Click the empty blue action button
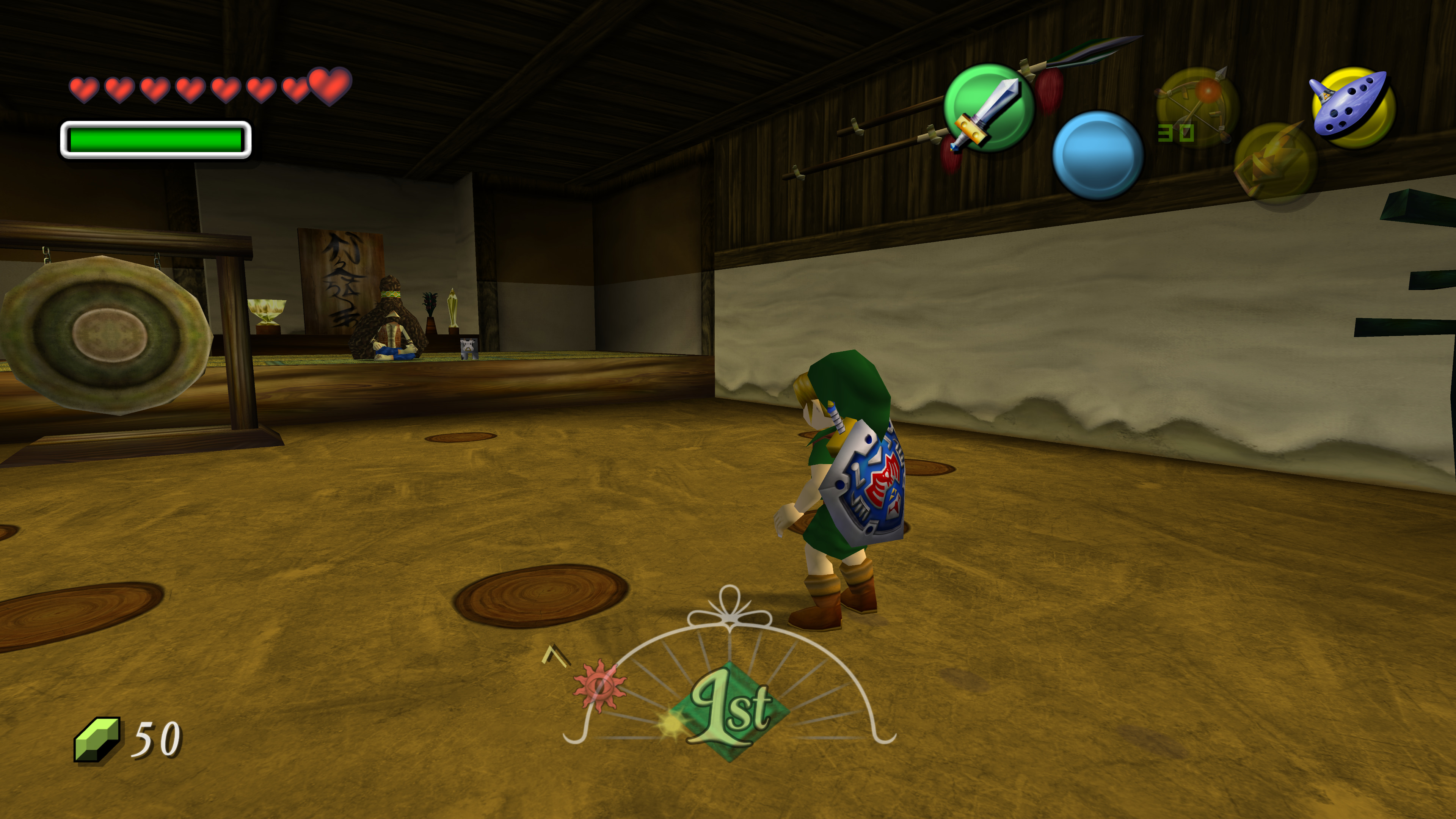Screen dimensions: 1456x819 coord(1098,155)
